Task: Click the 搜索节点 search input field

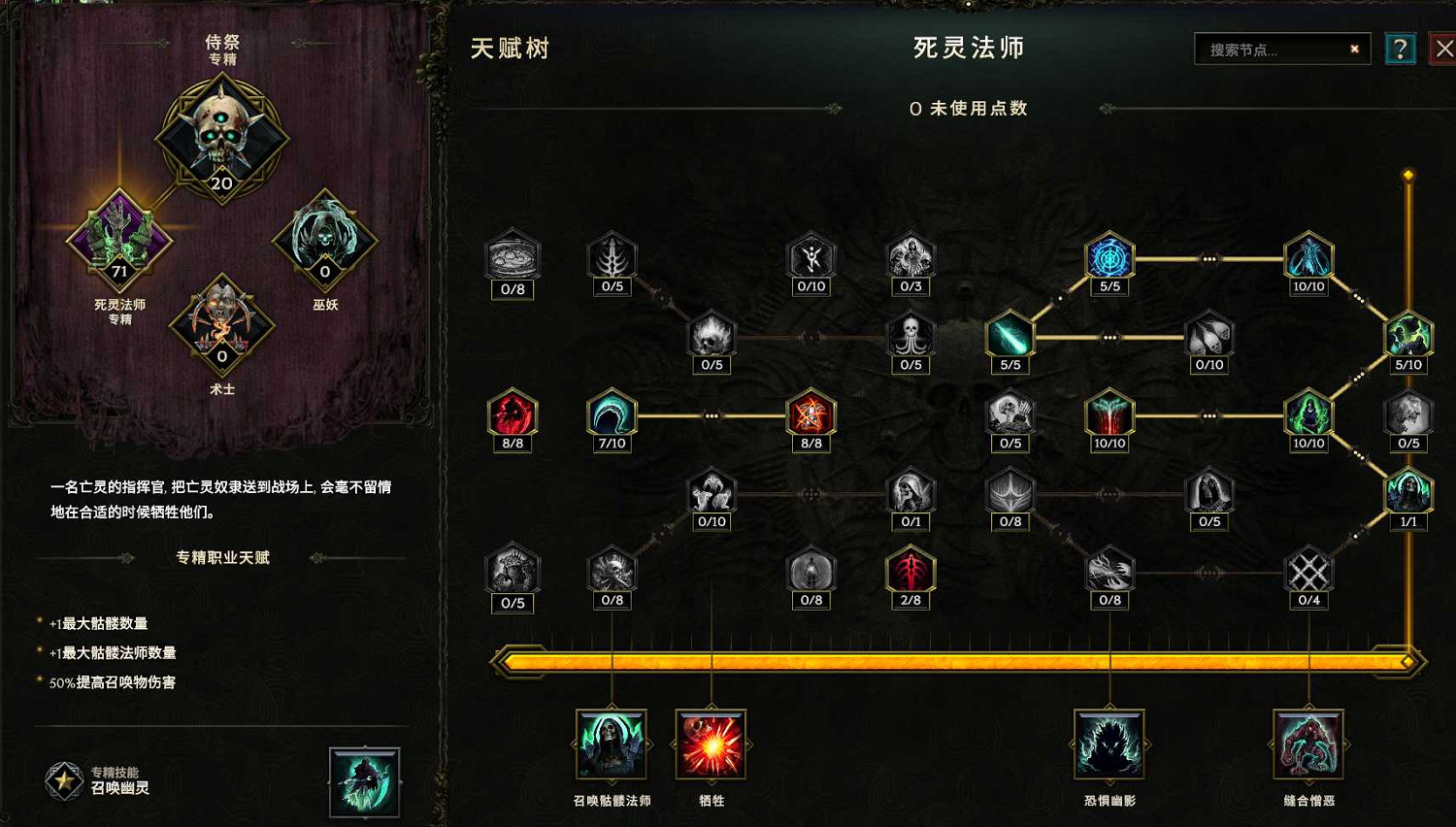Action: coord(1272,49)
